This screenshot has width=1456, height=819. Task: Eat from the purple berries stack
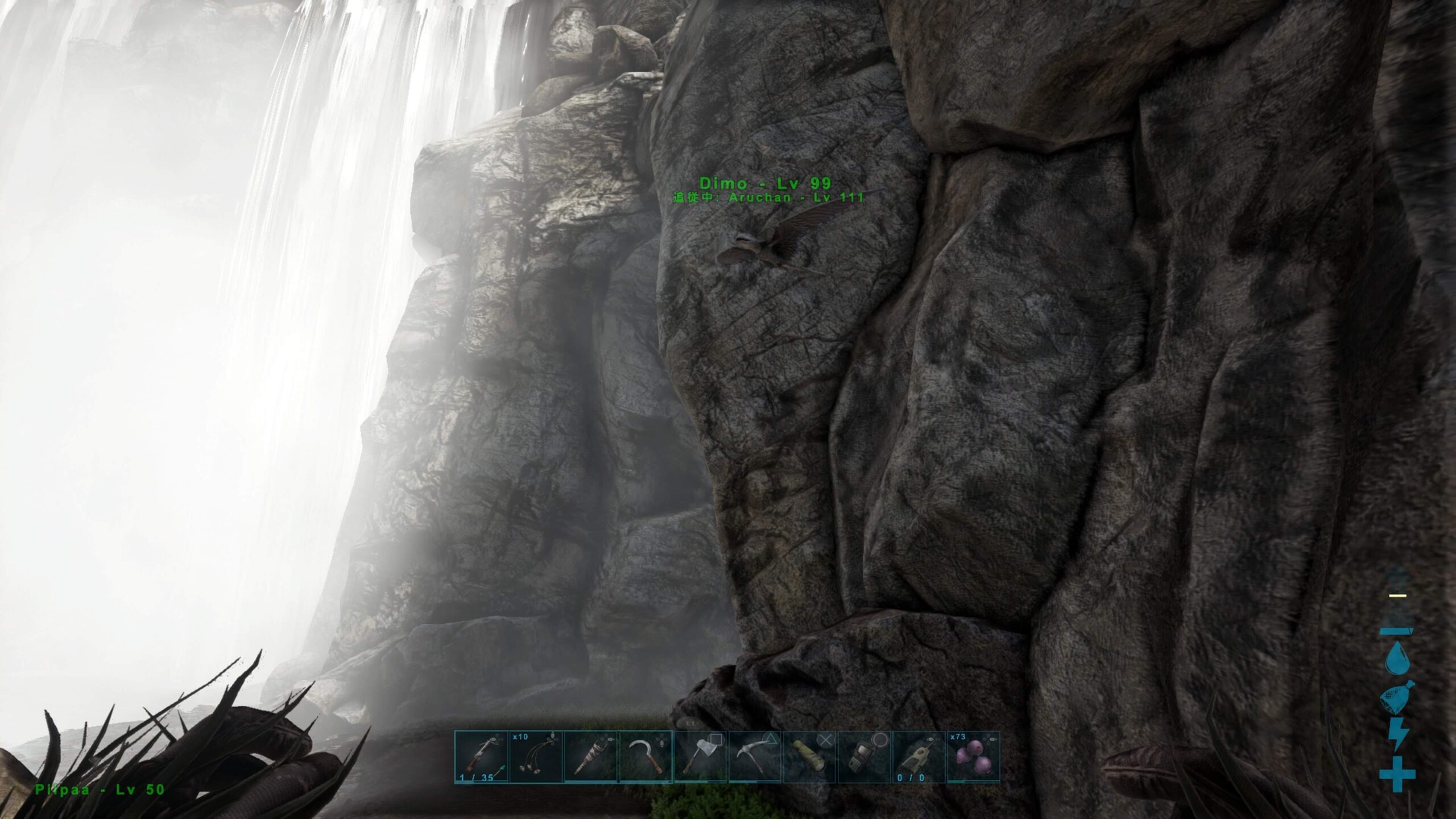coord(973,757)
